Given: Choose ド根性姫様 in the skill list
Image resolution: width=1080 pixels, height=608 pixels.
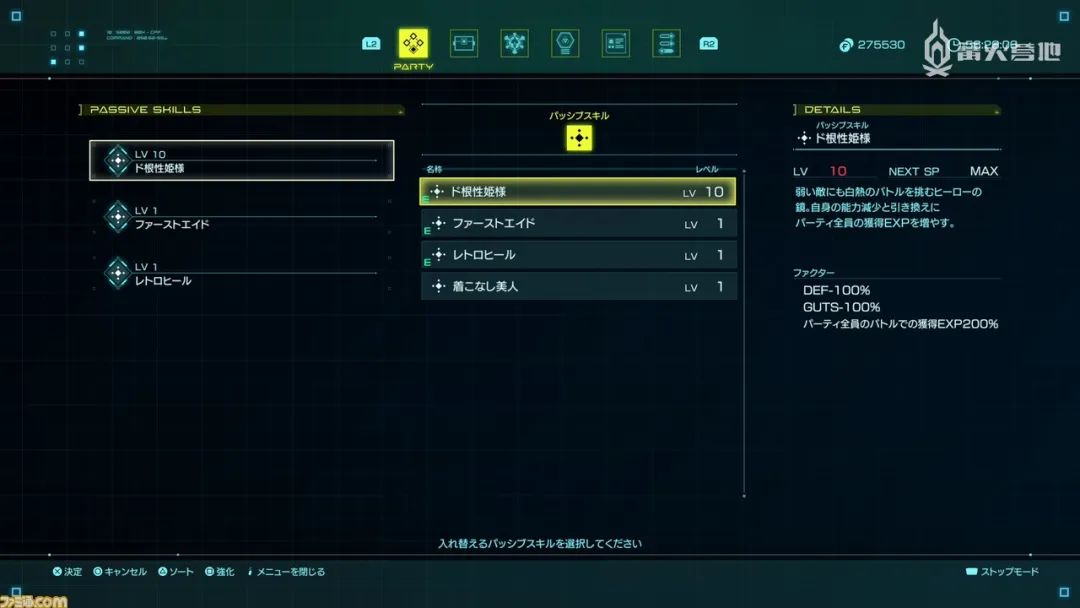Looking at the screenshot, I should point(578,192).
